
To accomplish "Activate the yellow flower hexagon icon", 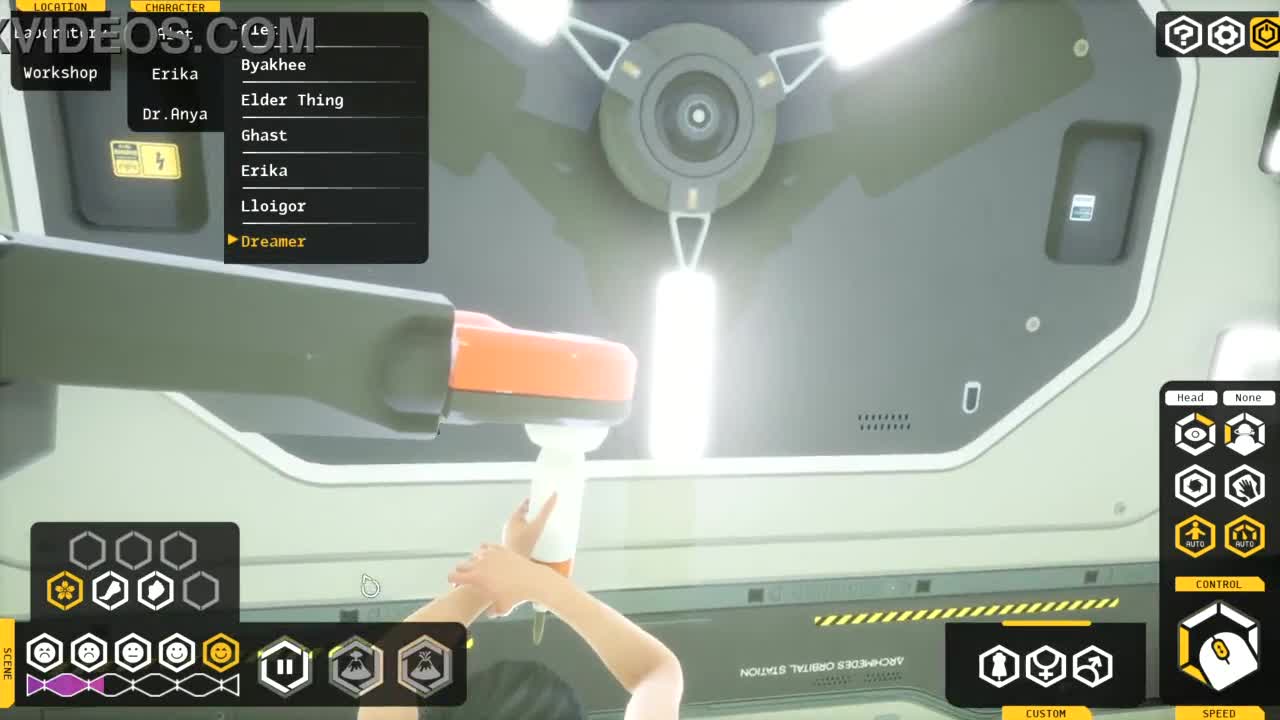I will [65, 590].
